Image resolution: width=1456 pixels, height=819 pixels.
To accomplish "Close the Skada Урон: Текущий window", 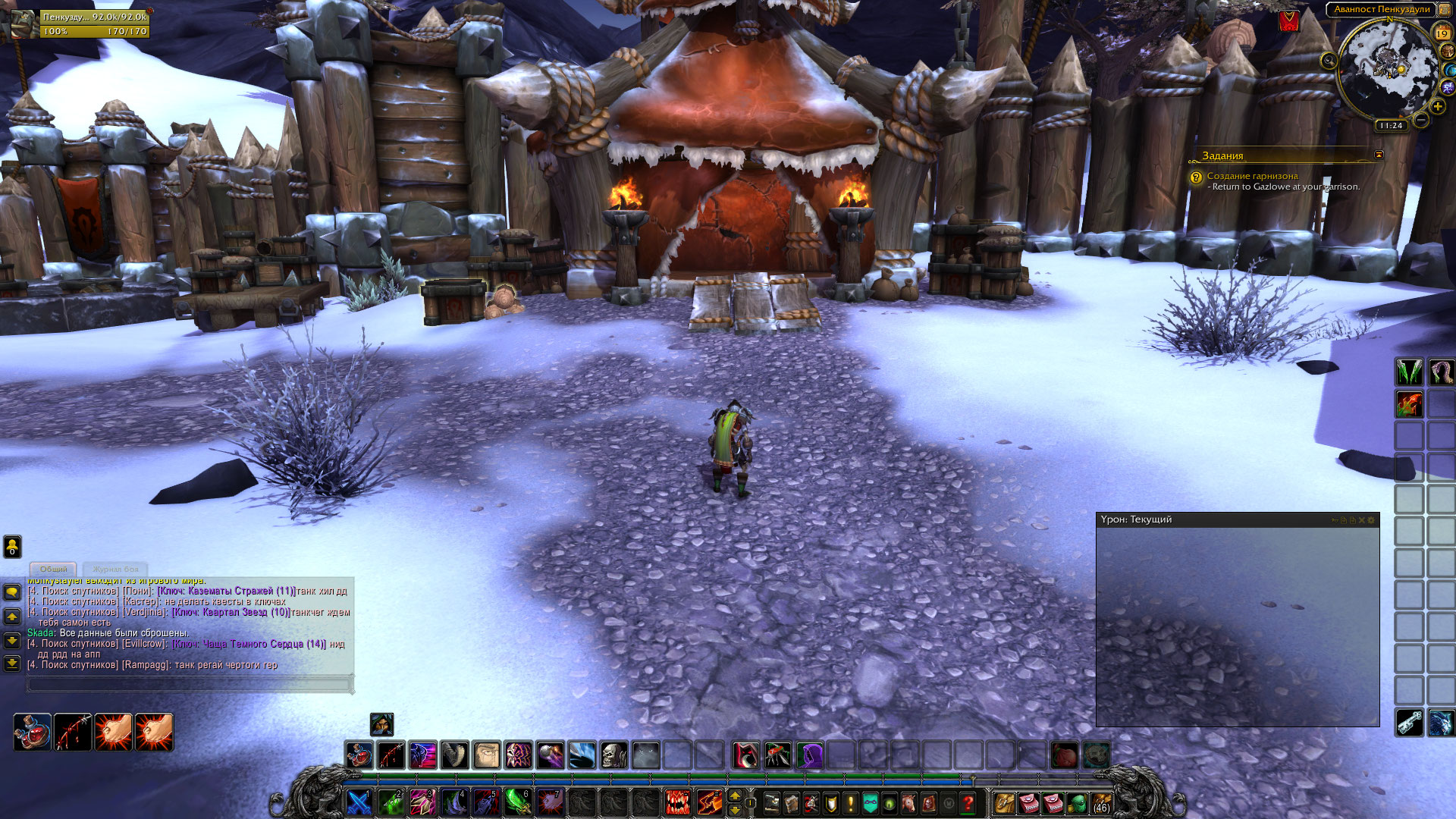I will tap(1362, 520).
